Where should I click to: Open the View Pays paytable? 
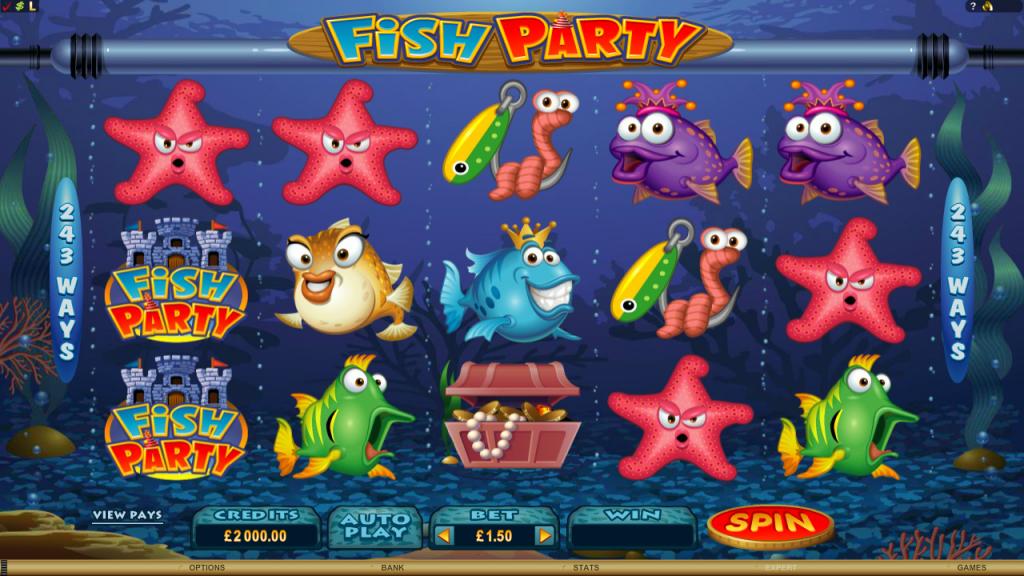[127, 516]
